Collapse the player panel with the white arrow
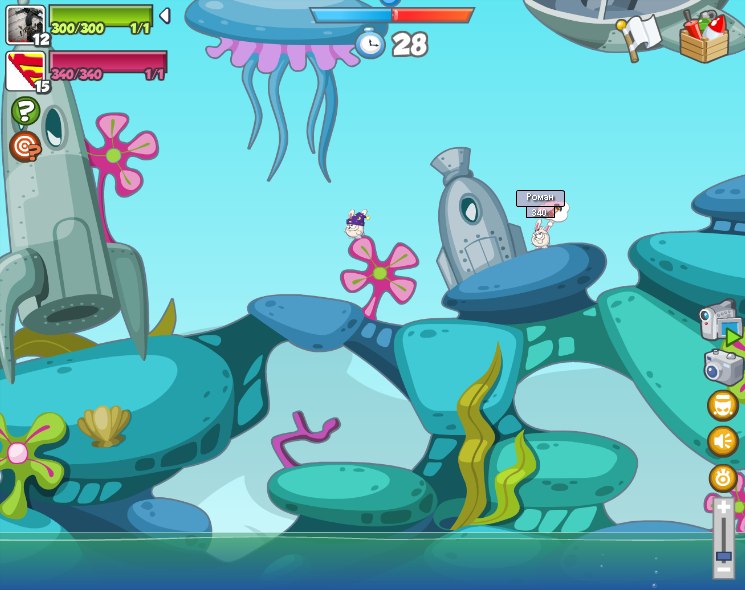Screen dimensions: 745x590 coord(164,16)
